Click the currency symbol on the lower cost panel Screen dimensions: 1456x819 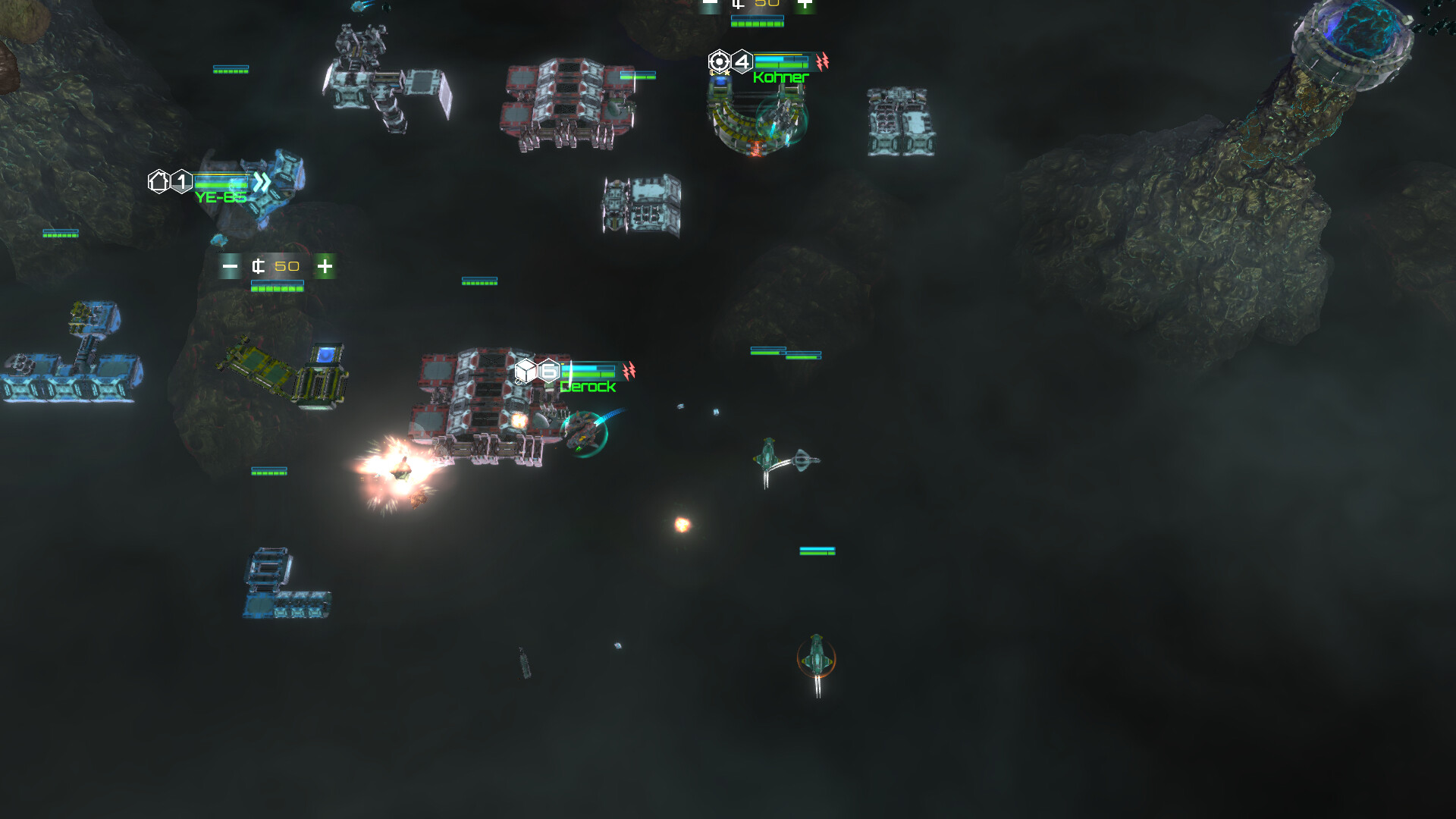pyautogui.click(x=258, y=266)
